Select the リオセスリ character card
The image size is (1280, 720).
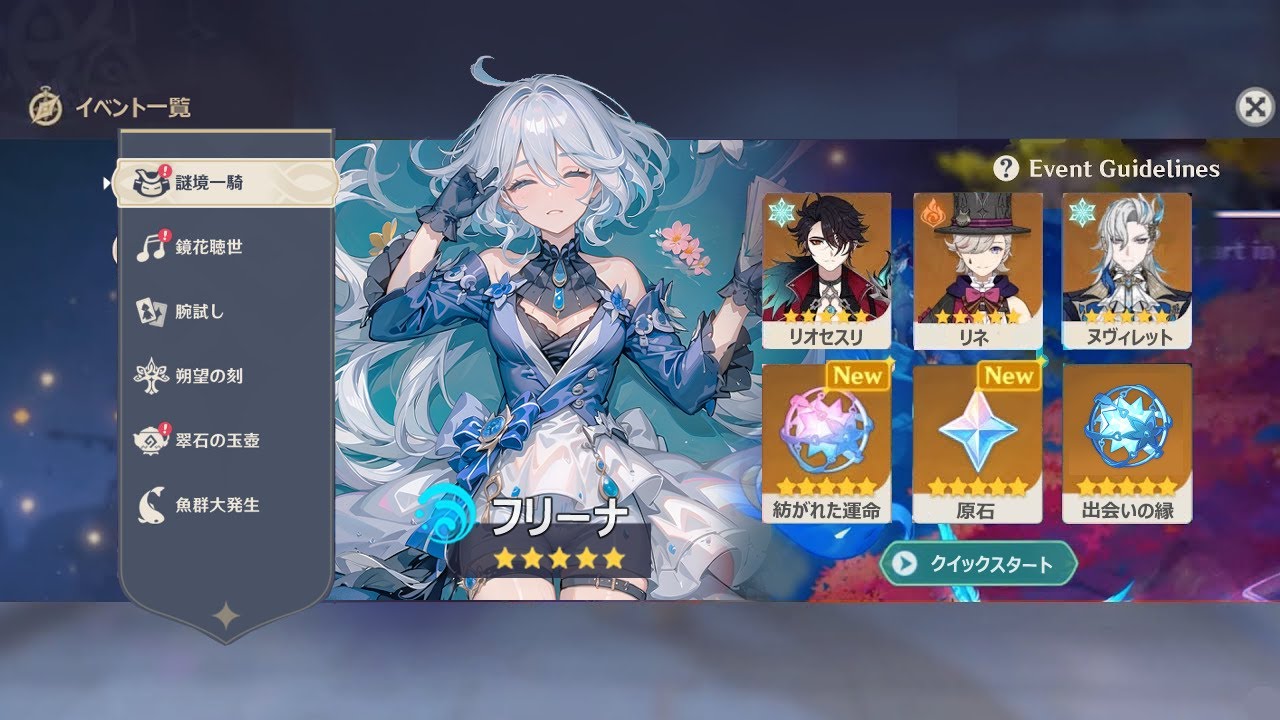pos(827,270)
